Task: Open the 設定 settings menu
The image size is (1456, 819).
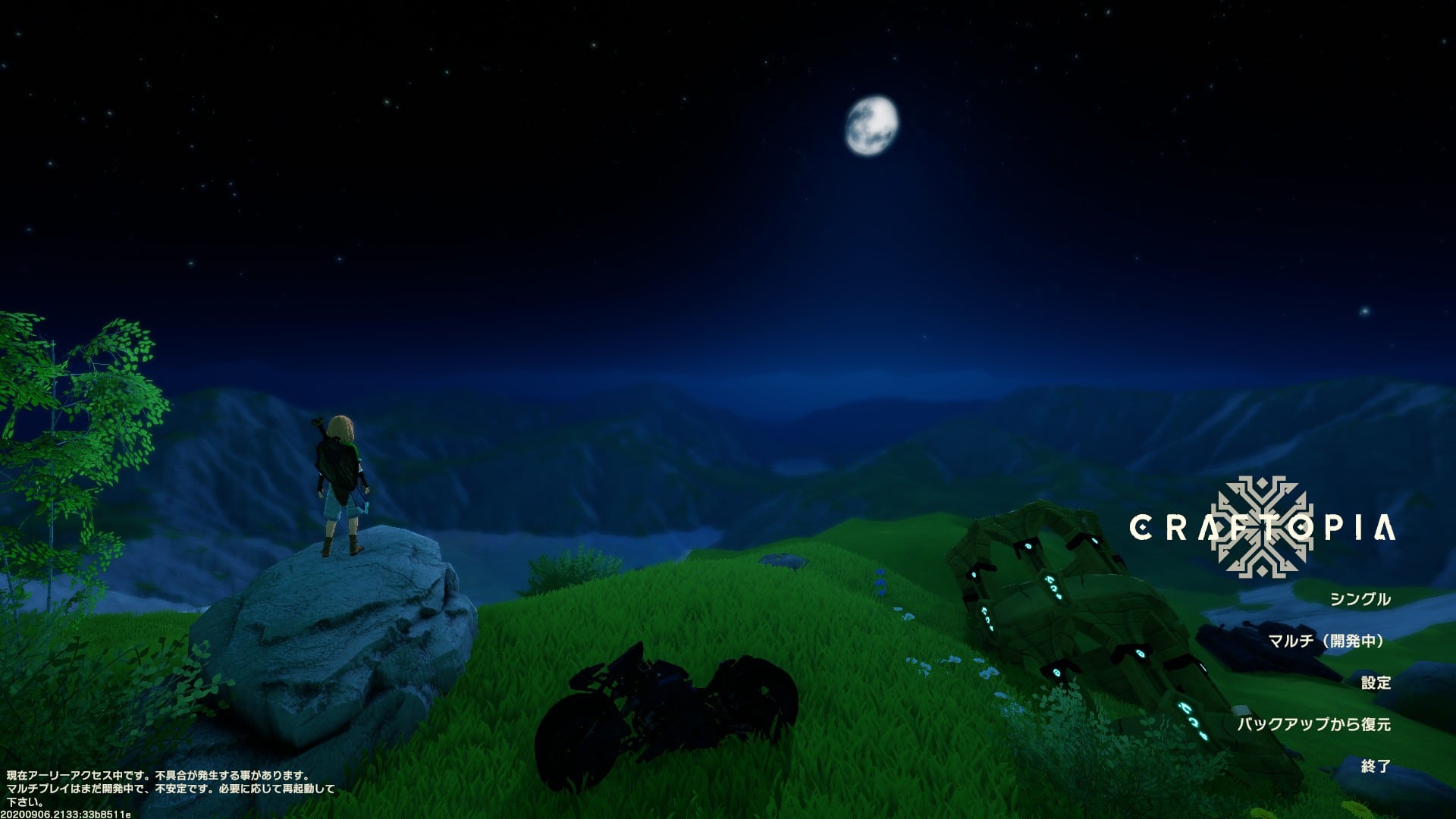Action: pyautogui.click(x=1375, y=682)
